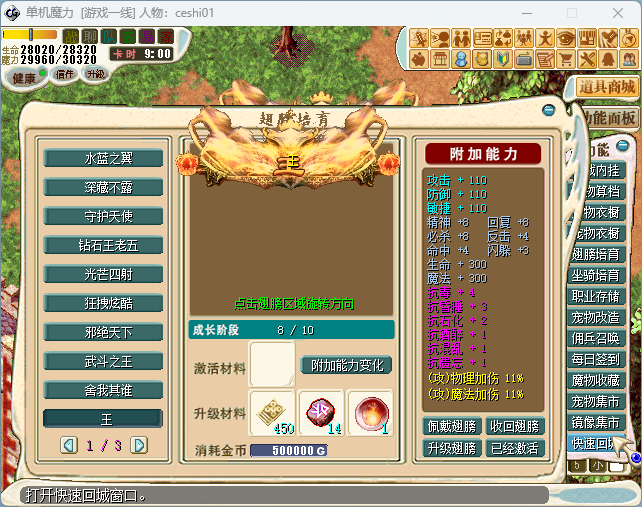Image resolution: width=642 pixels, height=507 pixels.
Task: Upgrade wings with 升级翅膀 button
Action: [453, 448]
